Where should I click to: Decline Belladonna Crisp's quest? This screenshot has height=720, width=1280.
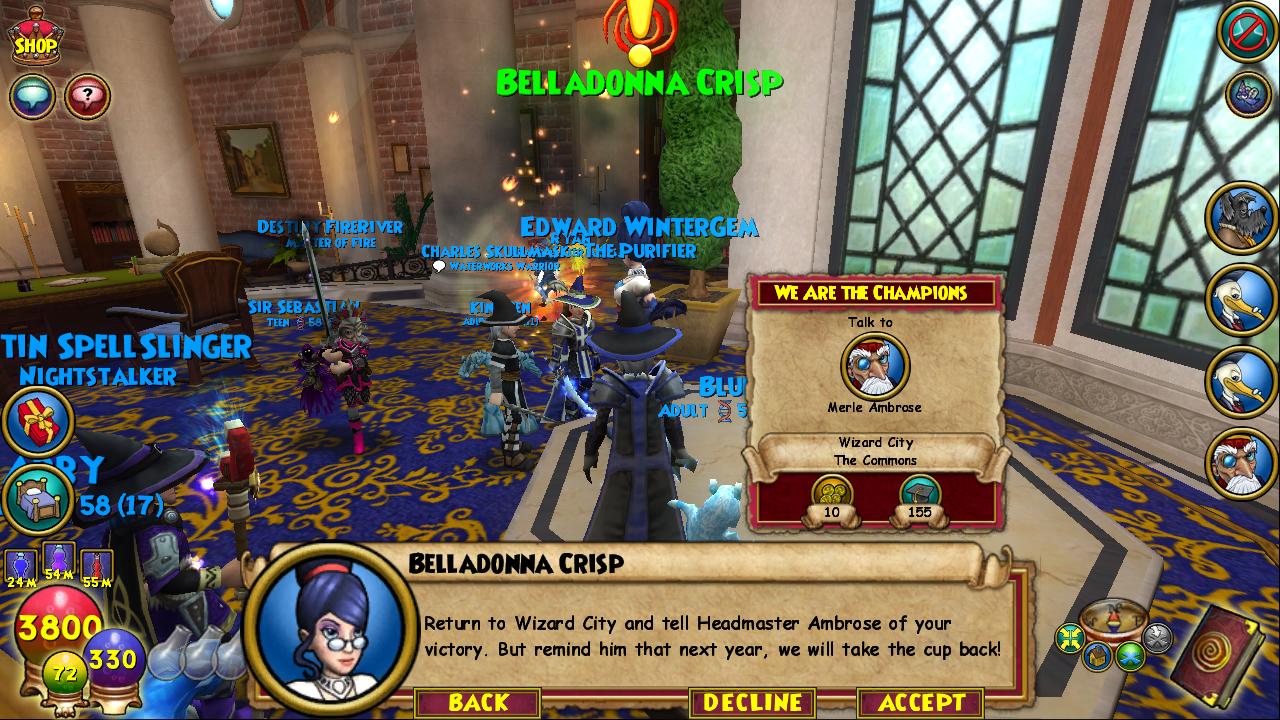[x=752, y=703]
